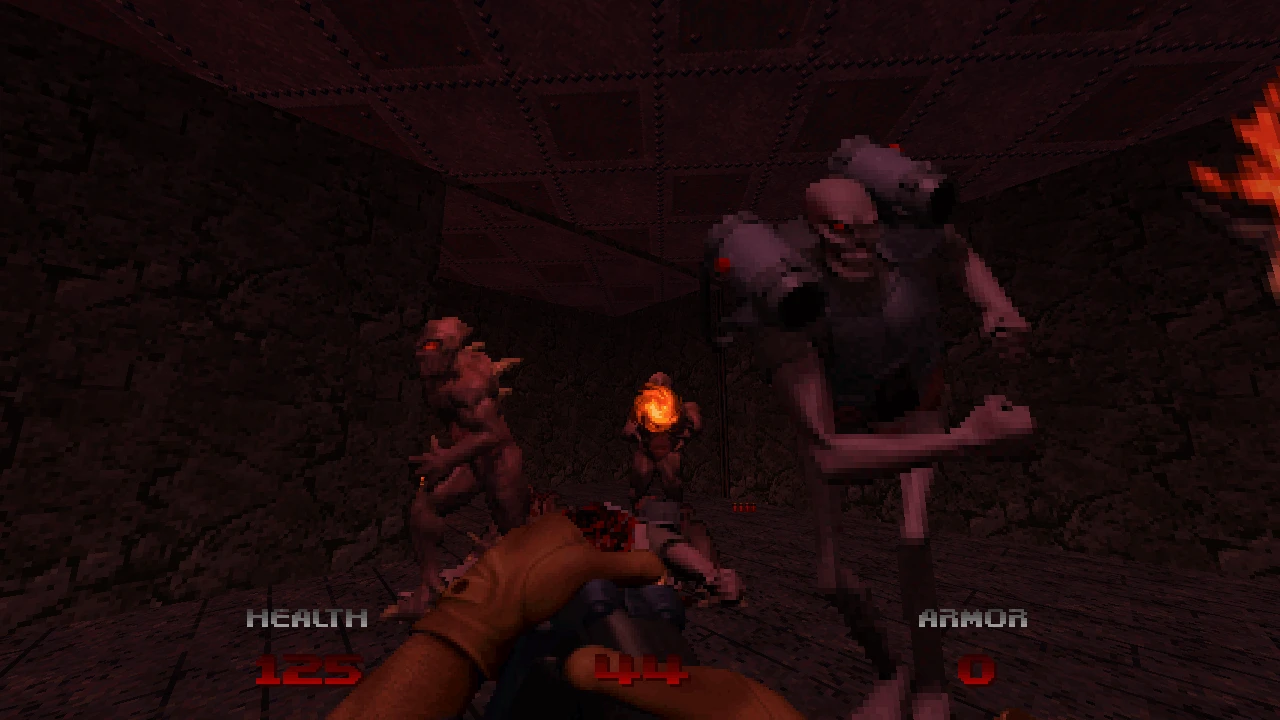Click the ammo counter showing 44
The image size is (1280, 720).
pyautogui.click(x=640, y=669)
